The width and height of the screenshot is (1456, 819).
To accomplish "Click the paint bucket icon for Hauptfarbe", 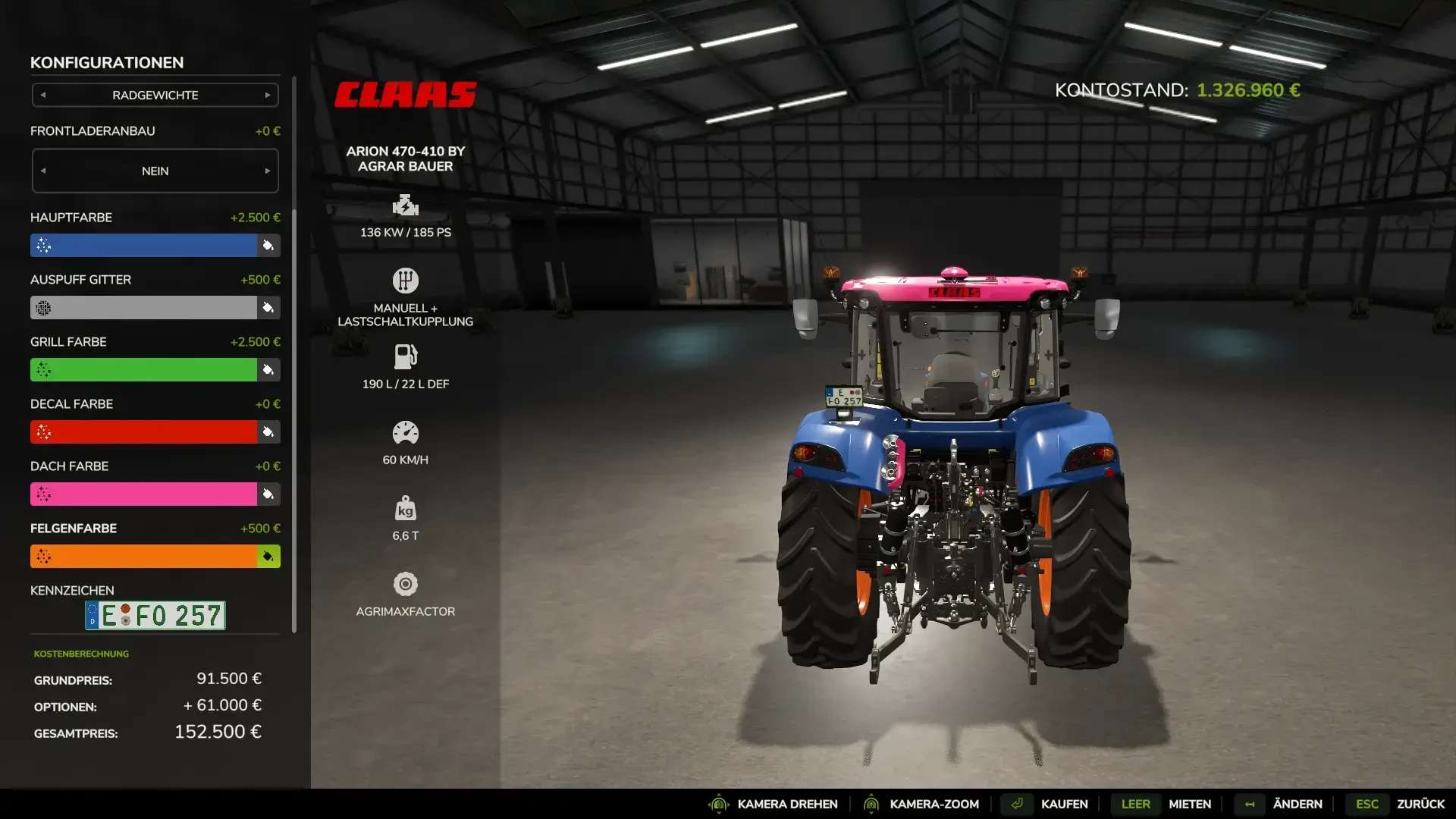I will [x=268, y=246].
